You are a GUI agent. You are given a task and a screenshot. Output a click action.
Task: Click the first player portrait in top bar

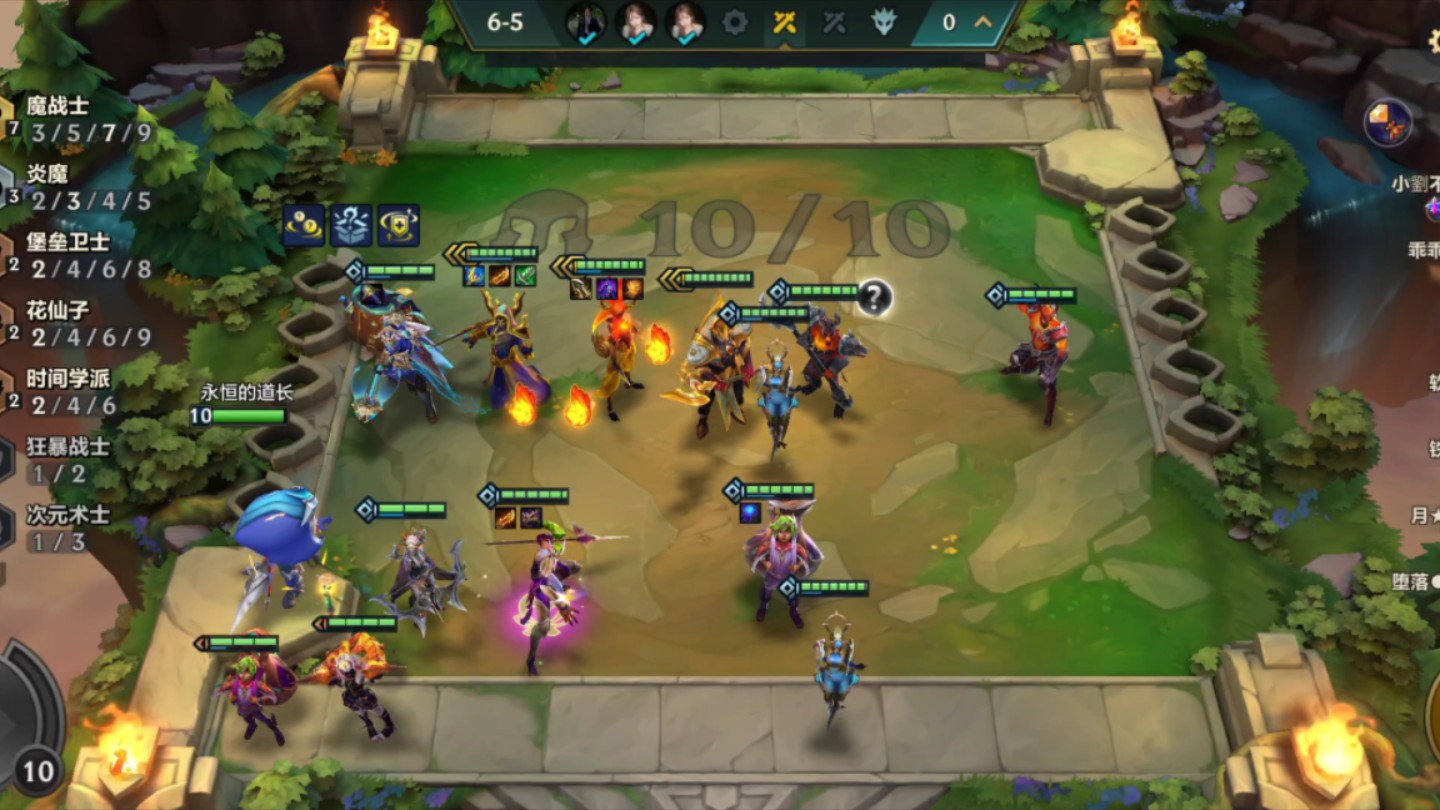coord(586,23)
